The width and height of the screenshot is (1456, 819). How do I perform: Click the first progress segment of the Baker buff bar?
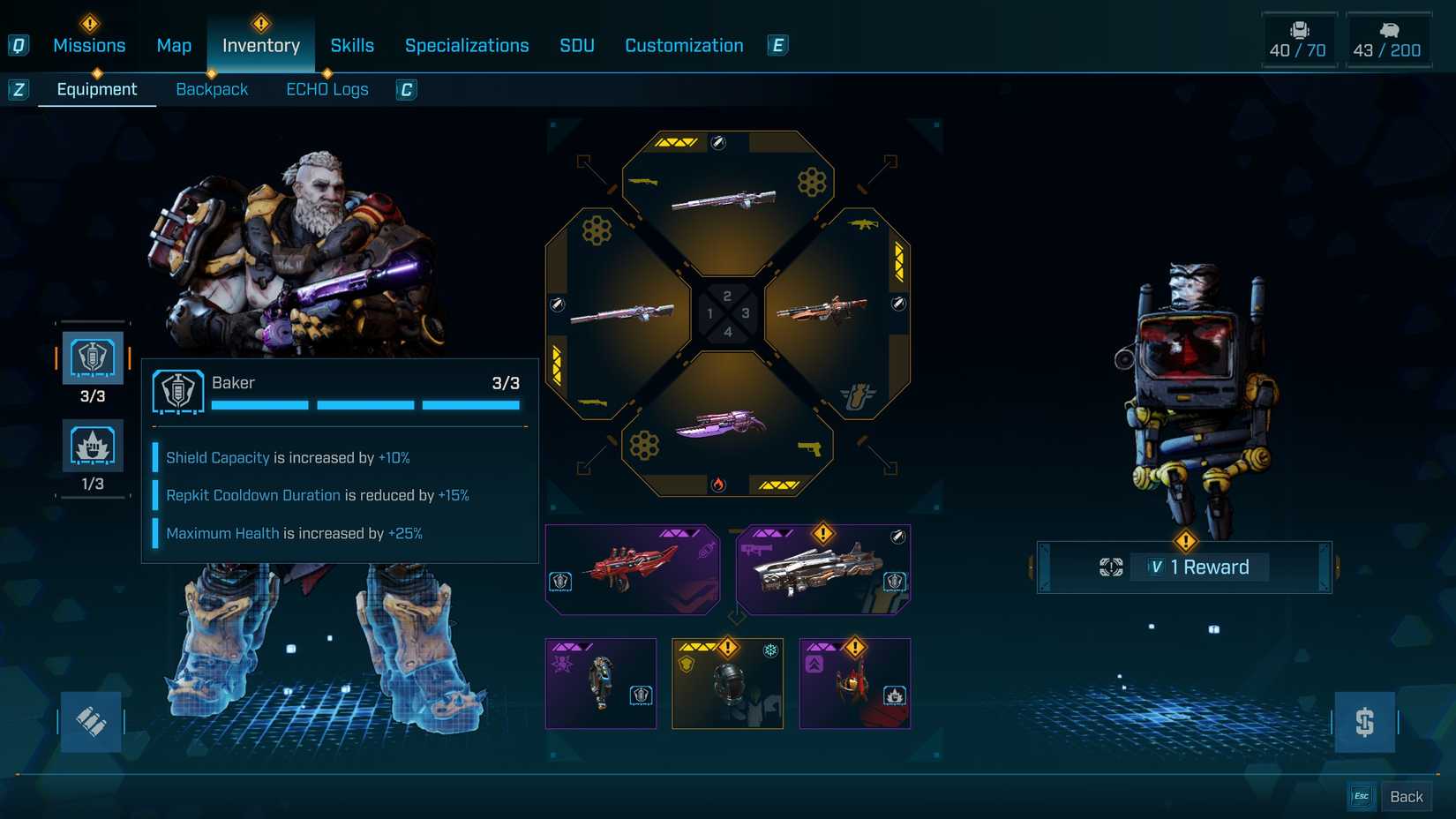[259, 404]
